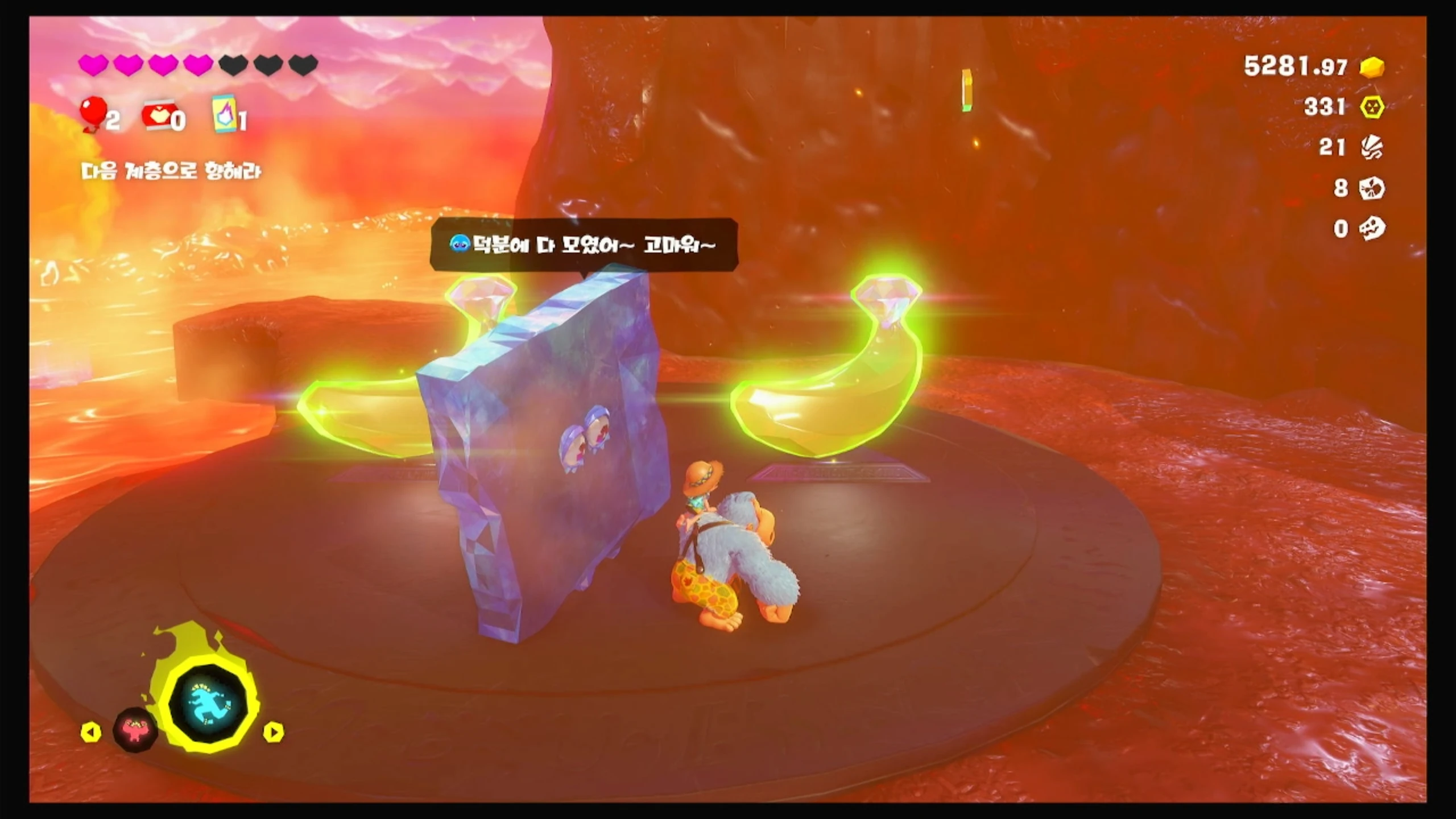Click the yellow hexagon chip icon
Viewport: 1456px width, 819px height.
tap(1372, 107)
